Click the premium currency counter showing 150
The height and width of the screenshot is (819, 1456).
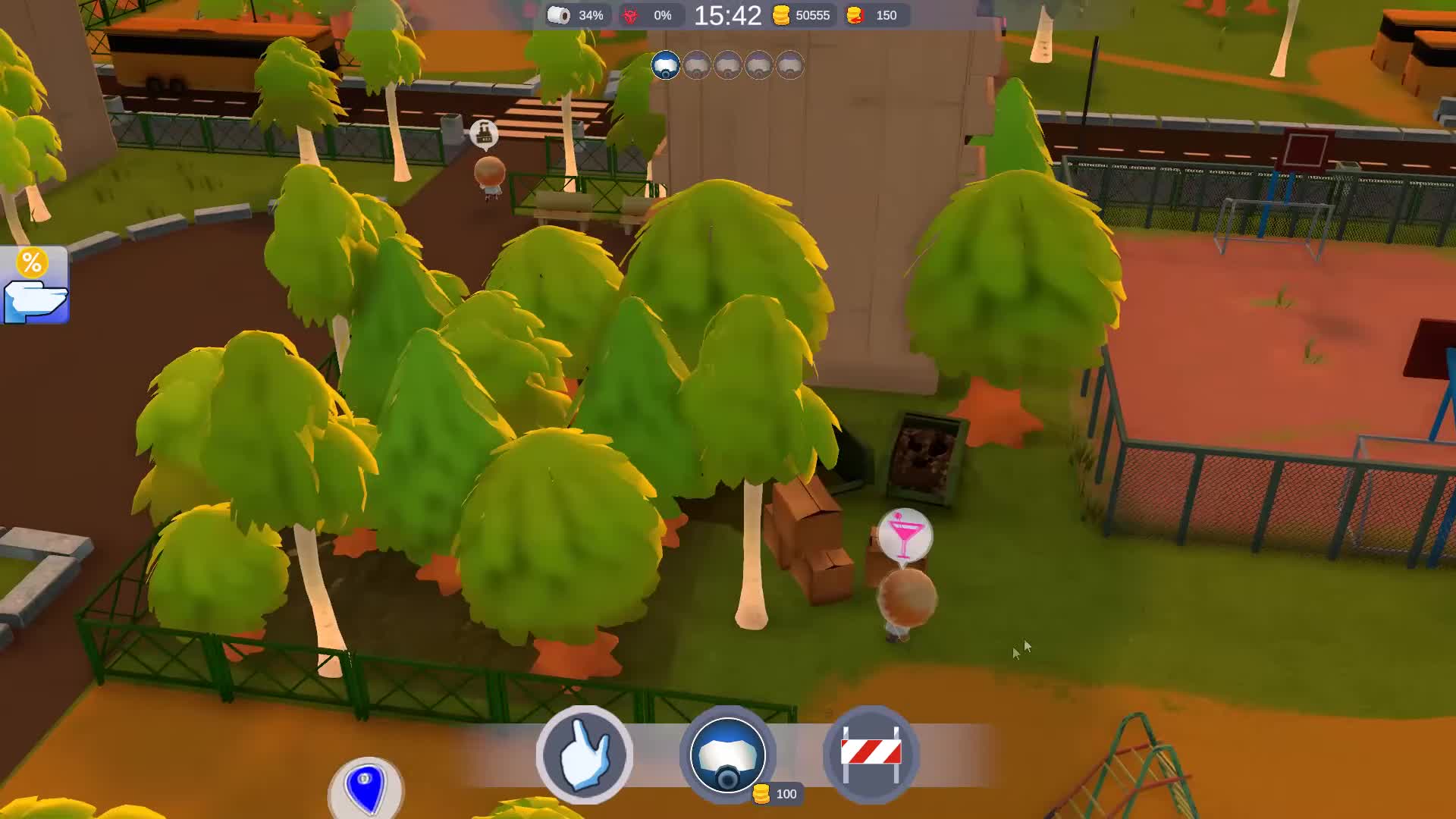pos(874,15)
